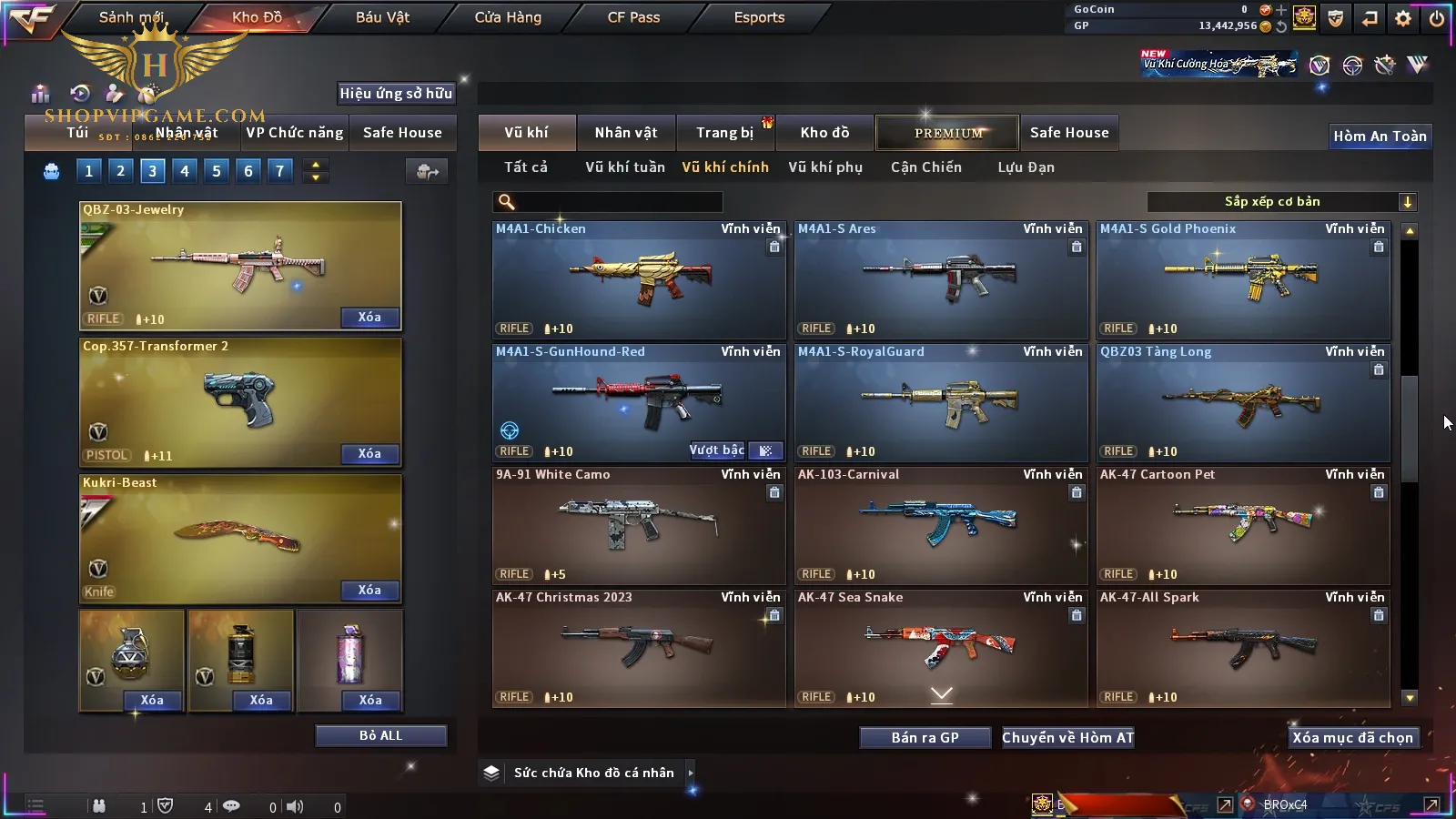Click the Bán ra GP button

[x=925, y=738]
